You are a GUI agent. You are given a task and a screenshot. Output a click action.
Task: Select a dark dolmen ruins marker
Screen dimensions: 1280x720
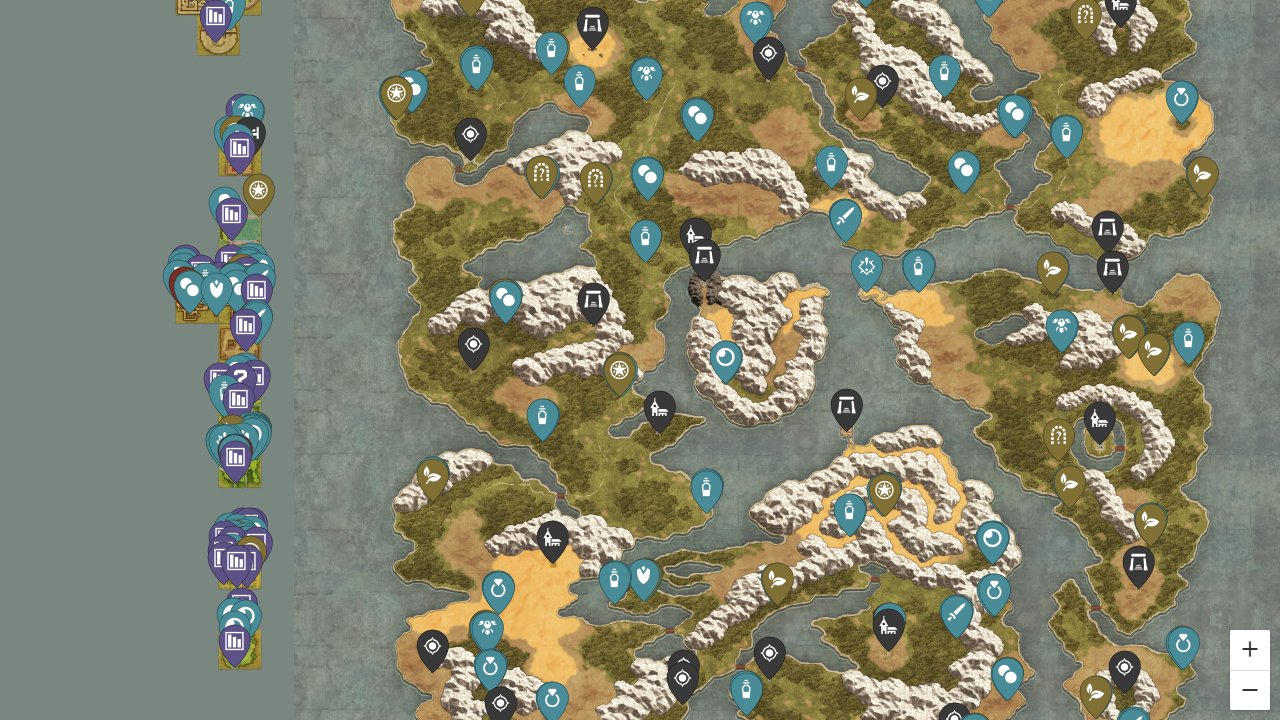tap(592, 300)
